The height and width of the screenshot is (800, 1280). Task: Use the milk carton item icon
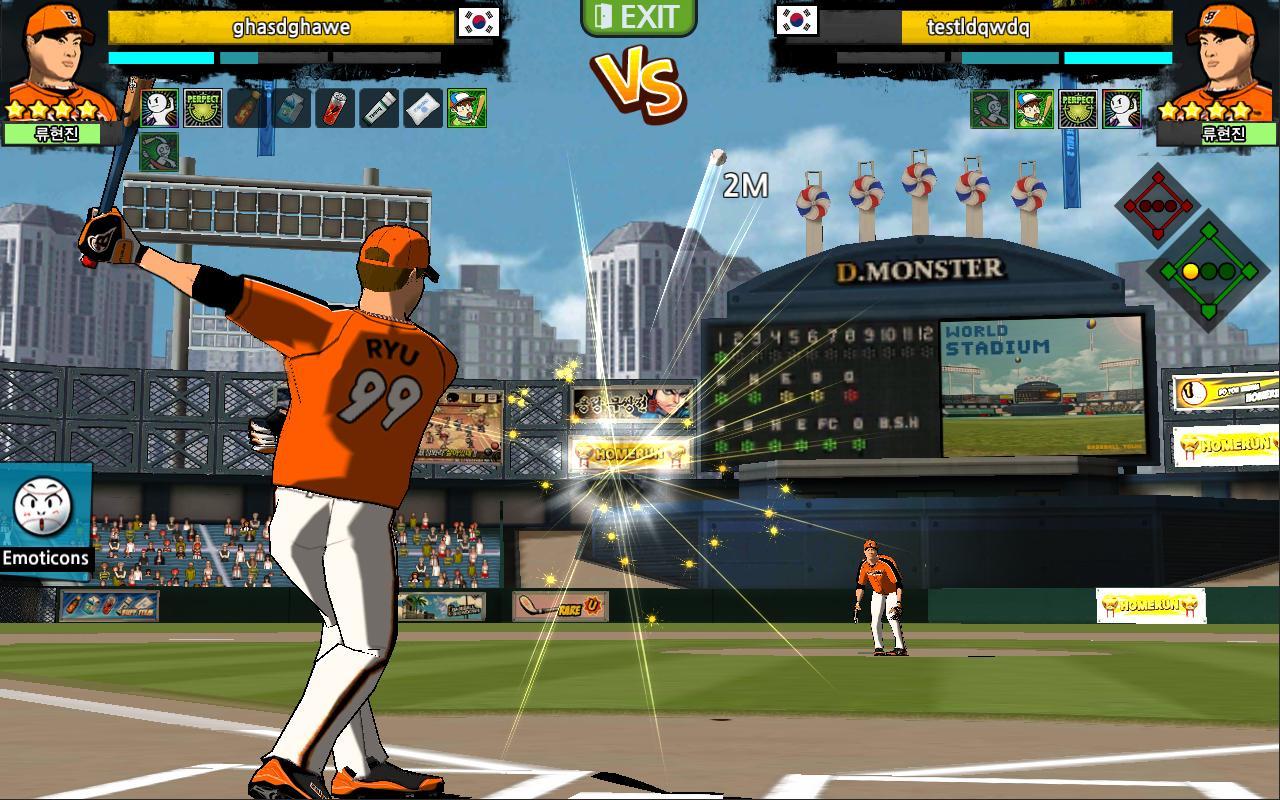pyautogui.click(x=290, y=108)
